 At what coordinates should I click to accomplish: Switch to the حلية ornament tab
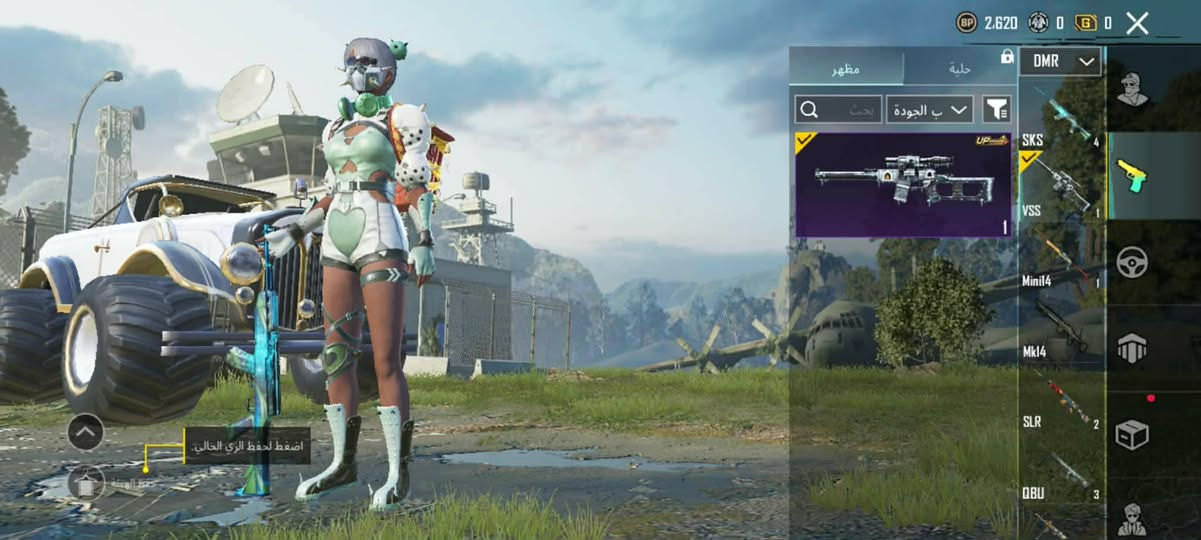(x=959, y=69)
